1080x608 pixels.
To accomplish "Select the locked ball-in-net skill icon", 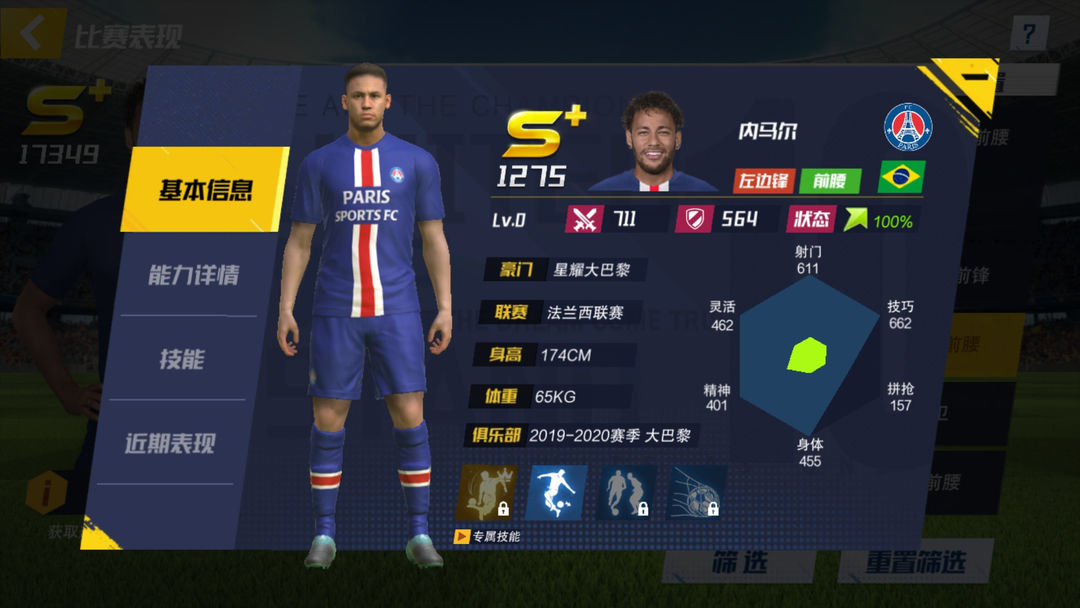I will tap(697, 492).
